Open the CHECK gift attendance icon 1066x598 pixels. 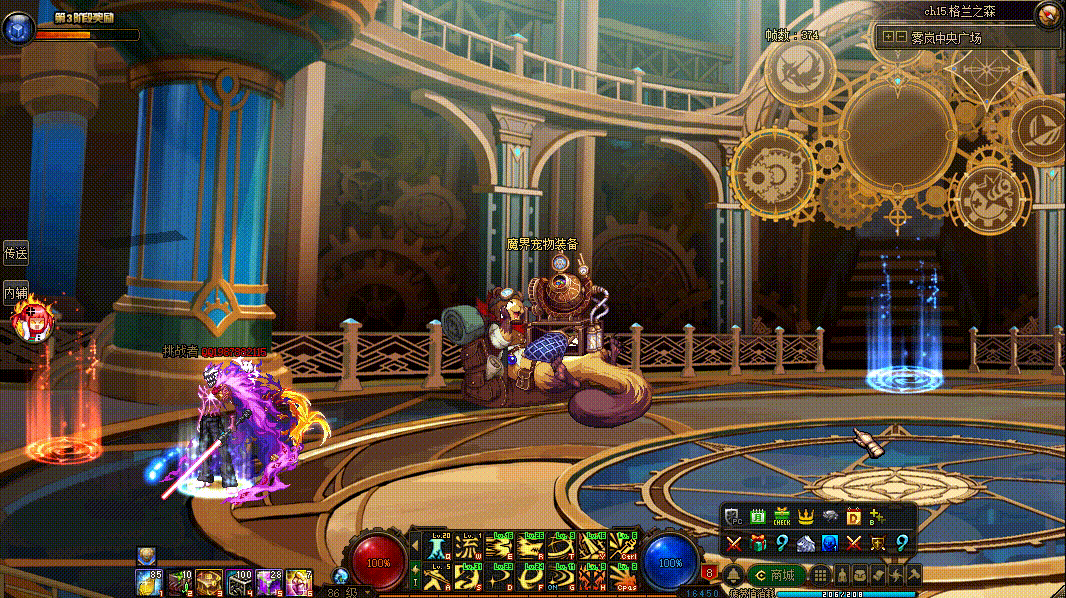[782, 517]
